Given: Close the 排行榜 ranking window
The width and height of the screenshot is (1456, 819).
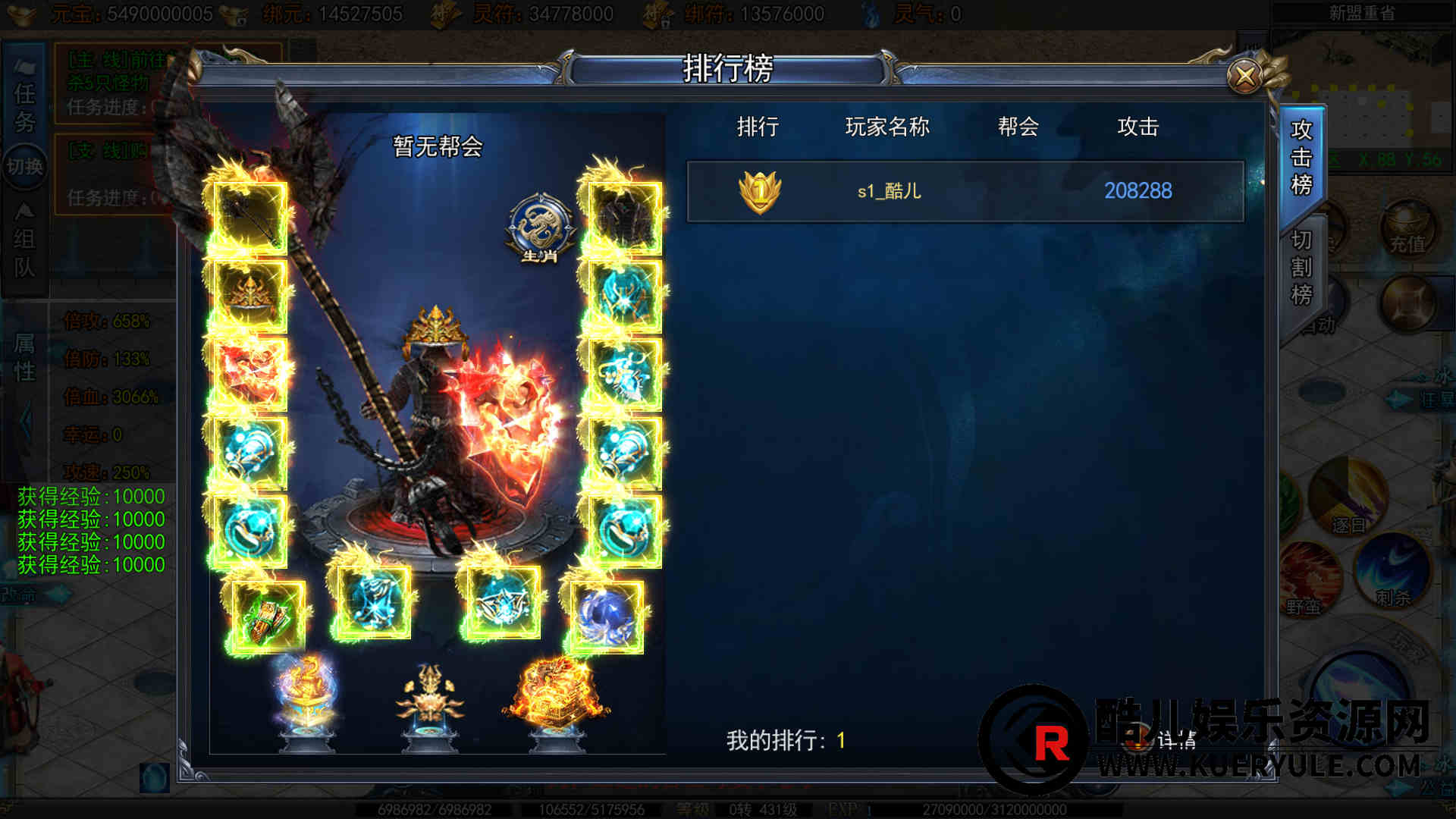Looking at the screenshot, I should point(1244,76).
